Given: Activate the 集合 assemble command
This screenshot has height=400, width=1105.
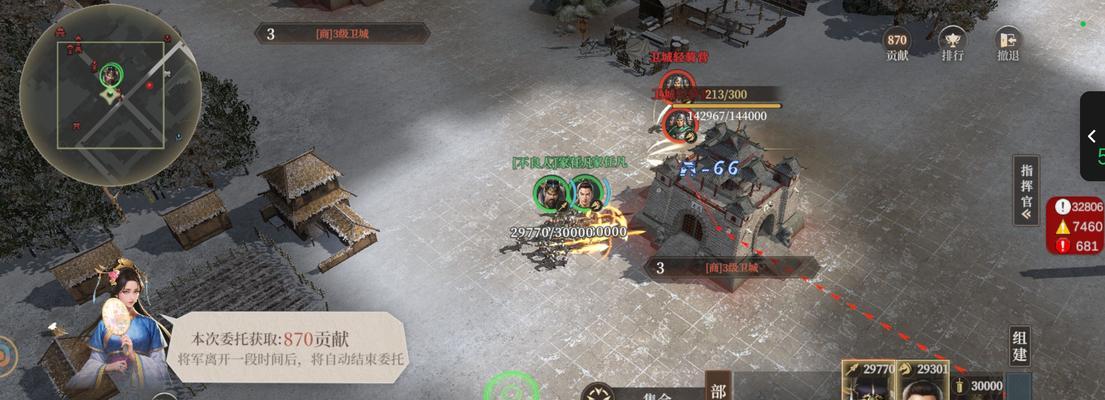Looking at the screenshot, I should click(x=640, y=393).
